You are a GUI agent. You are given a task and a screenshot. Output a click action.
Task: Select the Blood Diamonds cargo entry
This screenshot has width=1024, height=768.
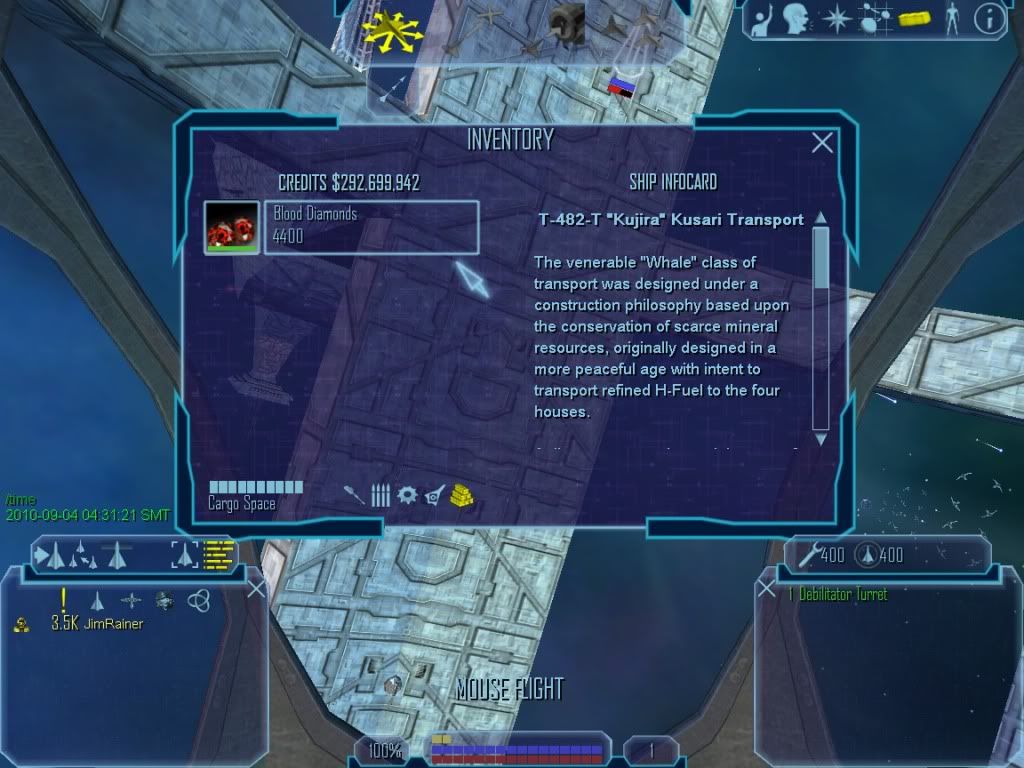[371, 228]
